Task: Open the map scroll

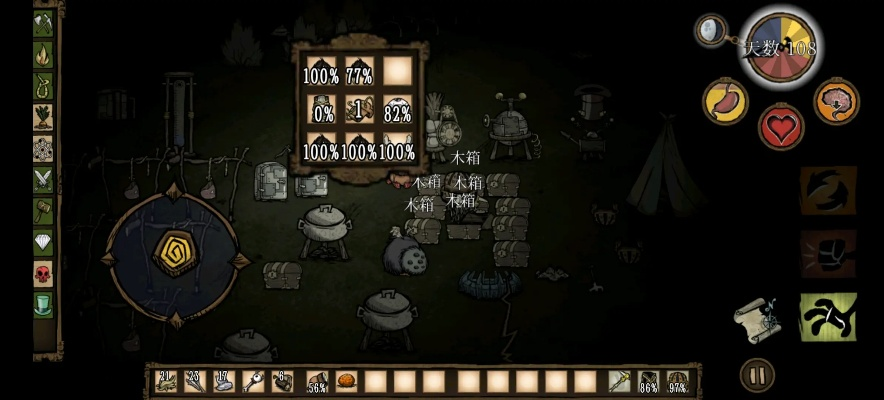Action: tap(757, 317)
